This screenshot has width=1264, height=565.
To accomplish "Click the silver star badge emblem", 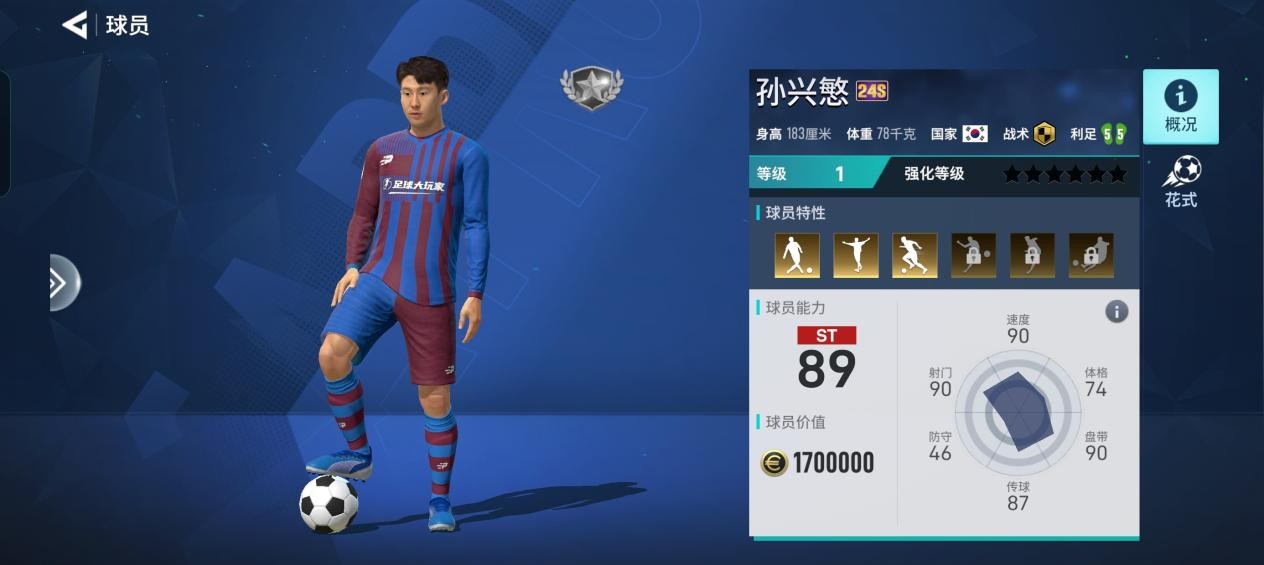I will point(591,87).
